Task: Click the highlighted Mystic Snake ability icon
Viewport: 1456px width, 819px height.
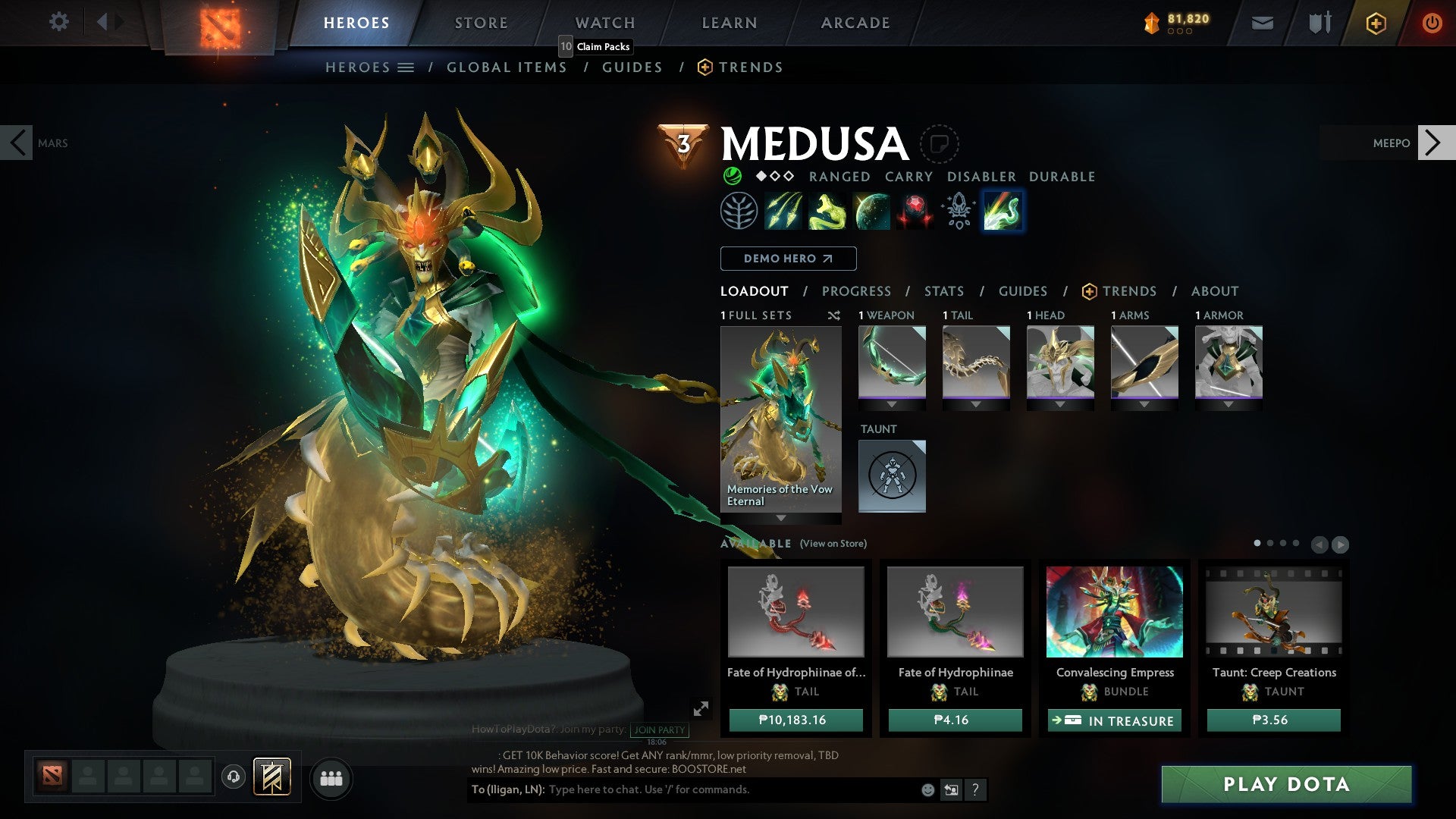Action: (x=1002, y=212)
